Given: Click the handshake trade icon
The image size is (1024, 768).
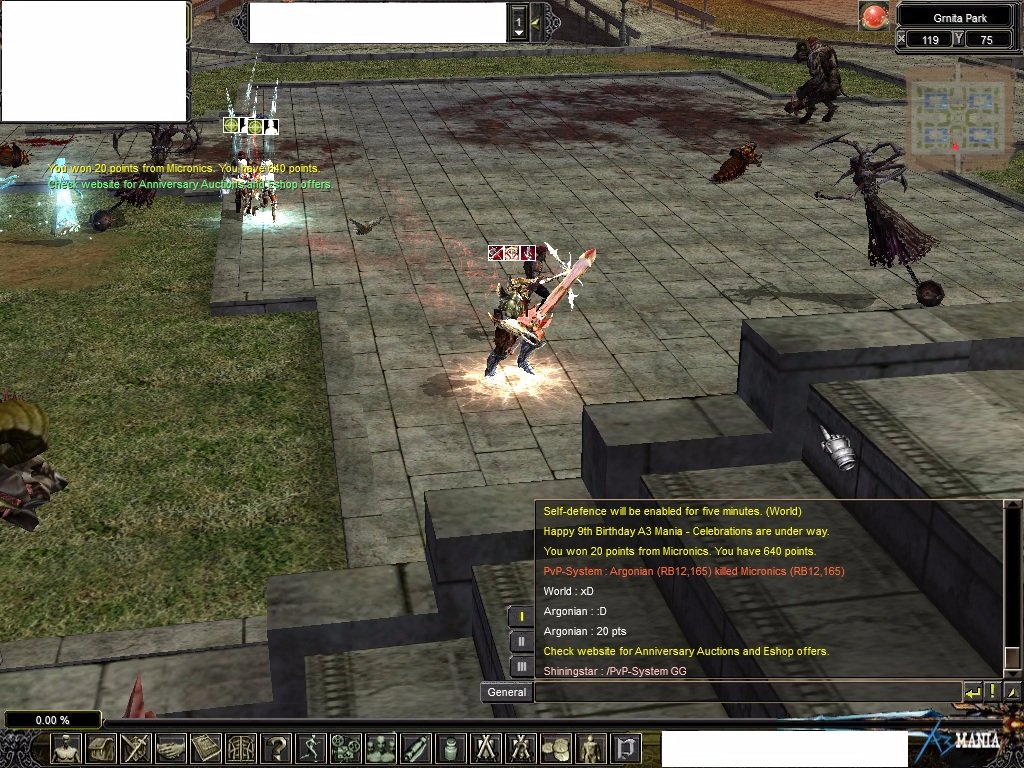Looking at the screenshot, I should point(171,748).
